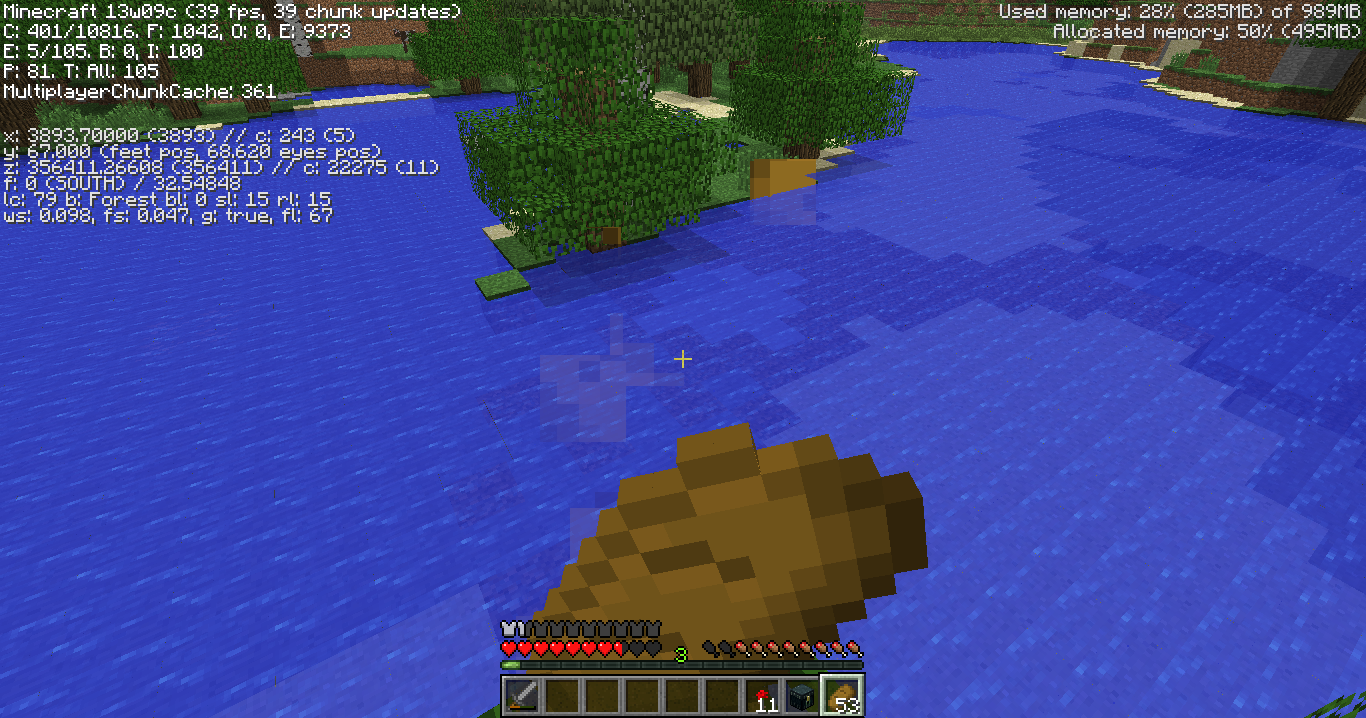This screenshot has height=718, width=1366.
Task: Select the red flower hotbar slot
Action: tap(762, 695)
